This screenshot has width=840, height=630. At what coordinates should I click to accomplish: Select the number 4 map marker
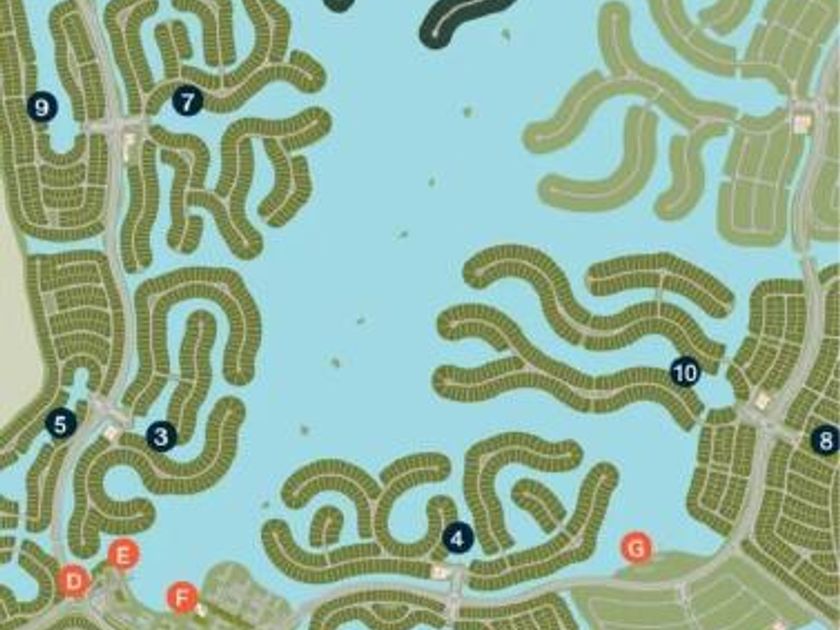coord(457,538)
